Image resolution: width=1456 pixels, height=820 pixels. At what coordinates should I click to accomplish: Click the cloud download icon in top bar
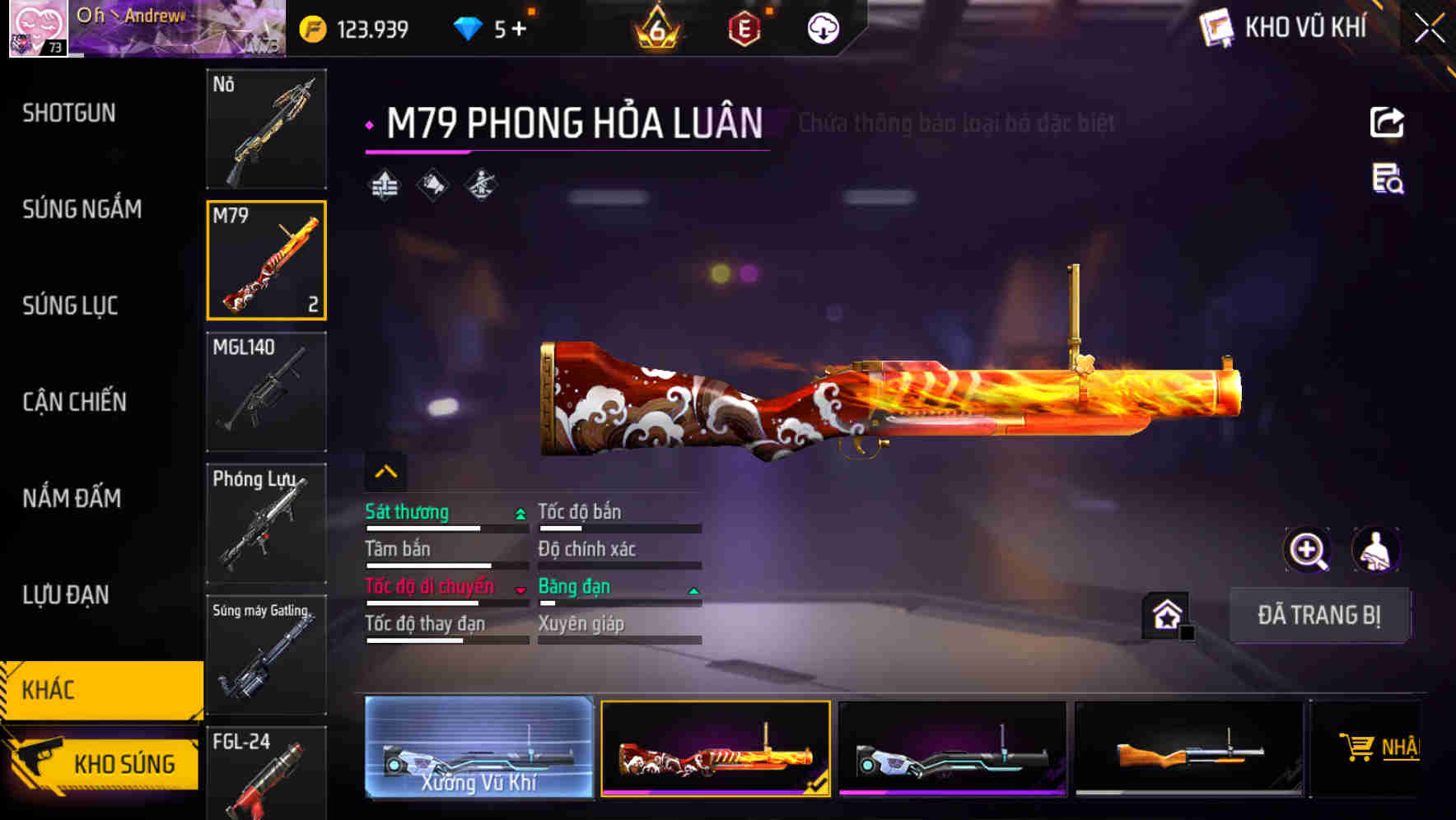pyautogui.click(x=821, y=28)
